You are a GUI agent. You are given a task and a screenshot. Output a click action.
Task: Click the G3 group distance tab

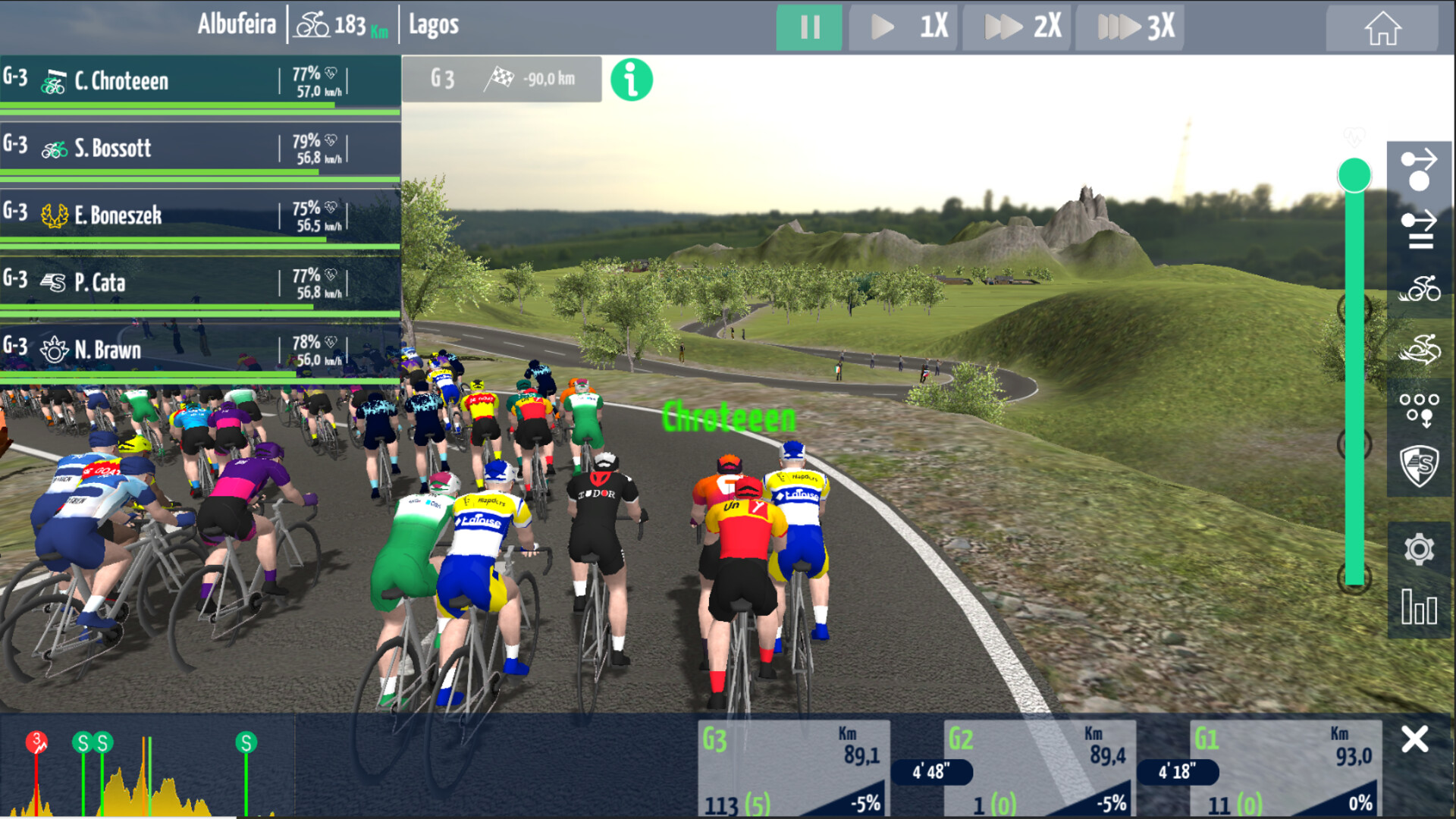(501, 79)
